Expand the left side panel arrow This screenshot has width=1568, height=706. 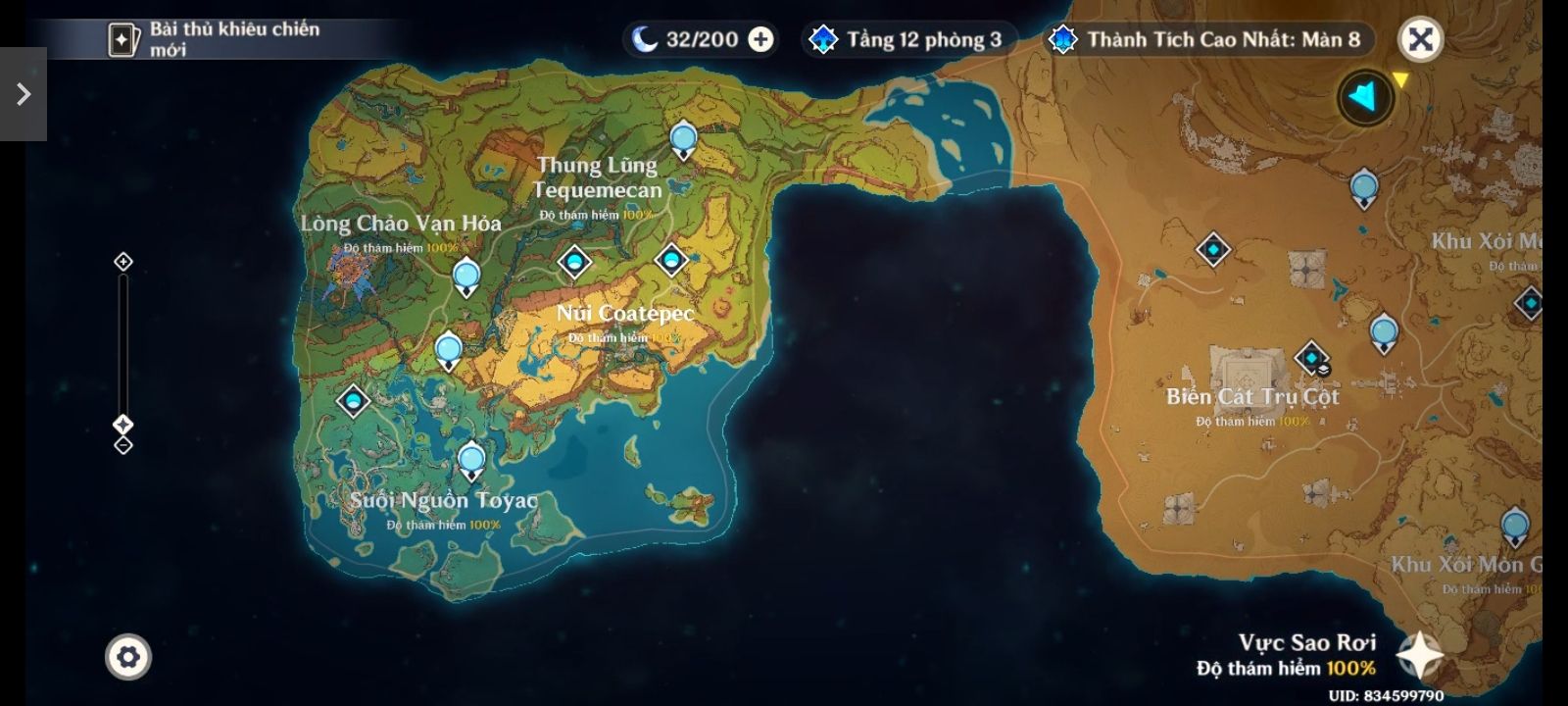click(24, 94)
